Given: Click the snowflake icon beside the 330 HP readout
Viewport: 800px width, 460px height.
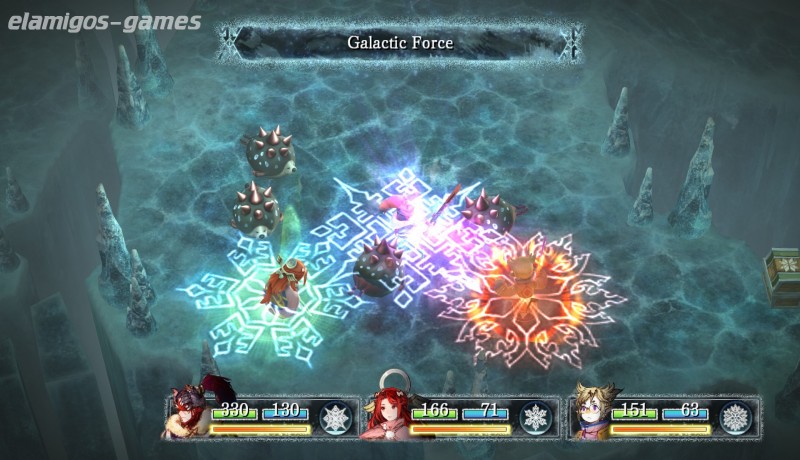Looking at the screenshot, I should point(335,416).
